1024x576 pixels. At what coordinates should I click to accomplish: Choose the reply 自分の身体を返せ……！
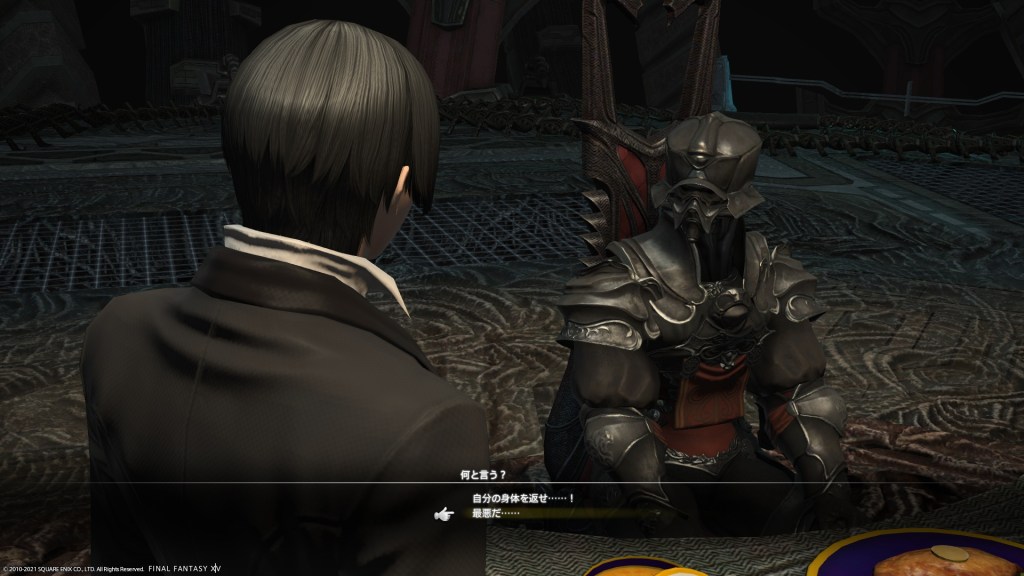pos(524,498)
